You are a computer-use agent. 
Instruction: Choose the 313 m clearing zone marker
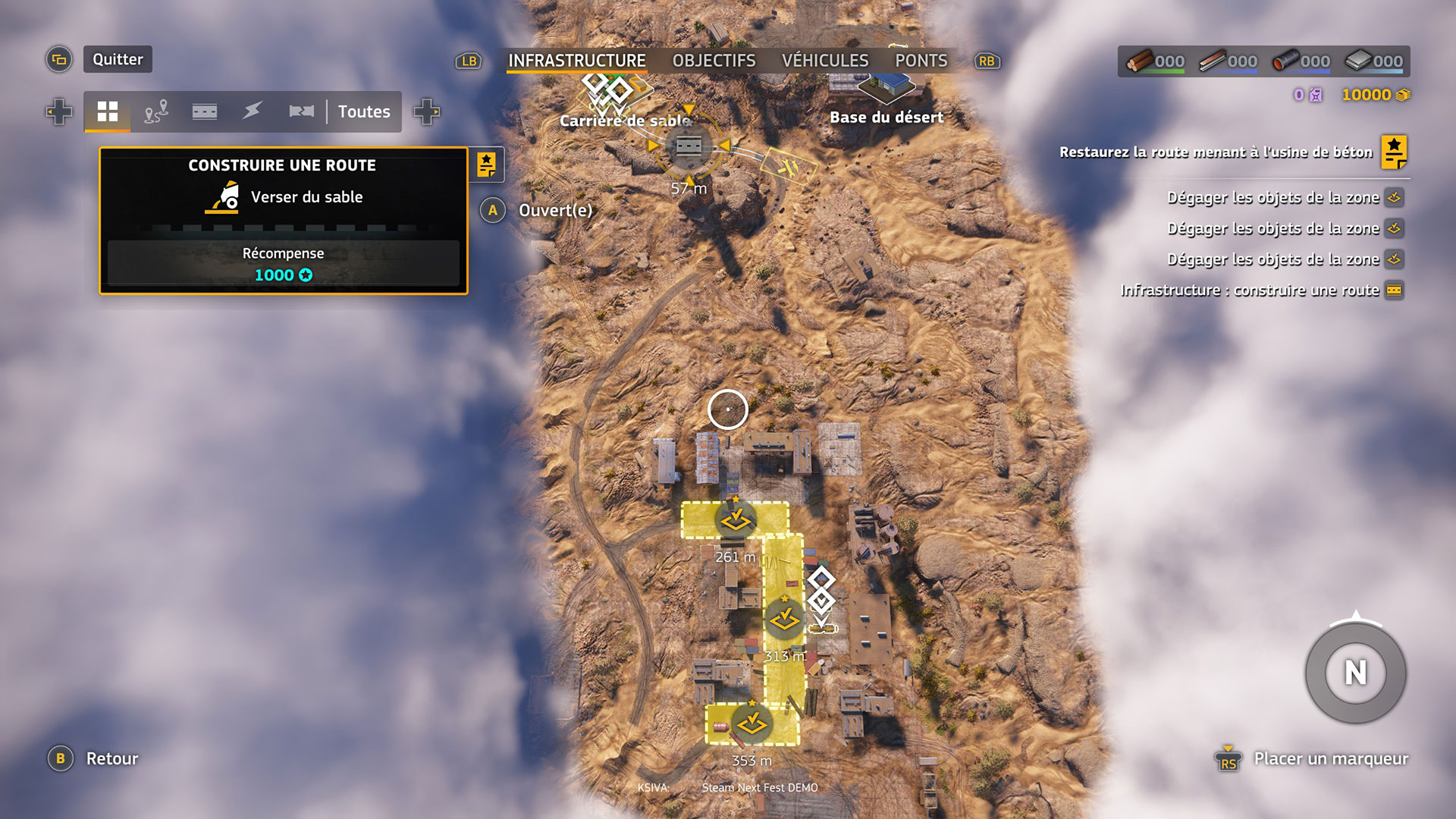point(784,620)
